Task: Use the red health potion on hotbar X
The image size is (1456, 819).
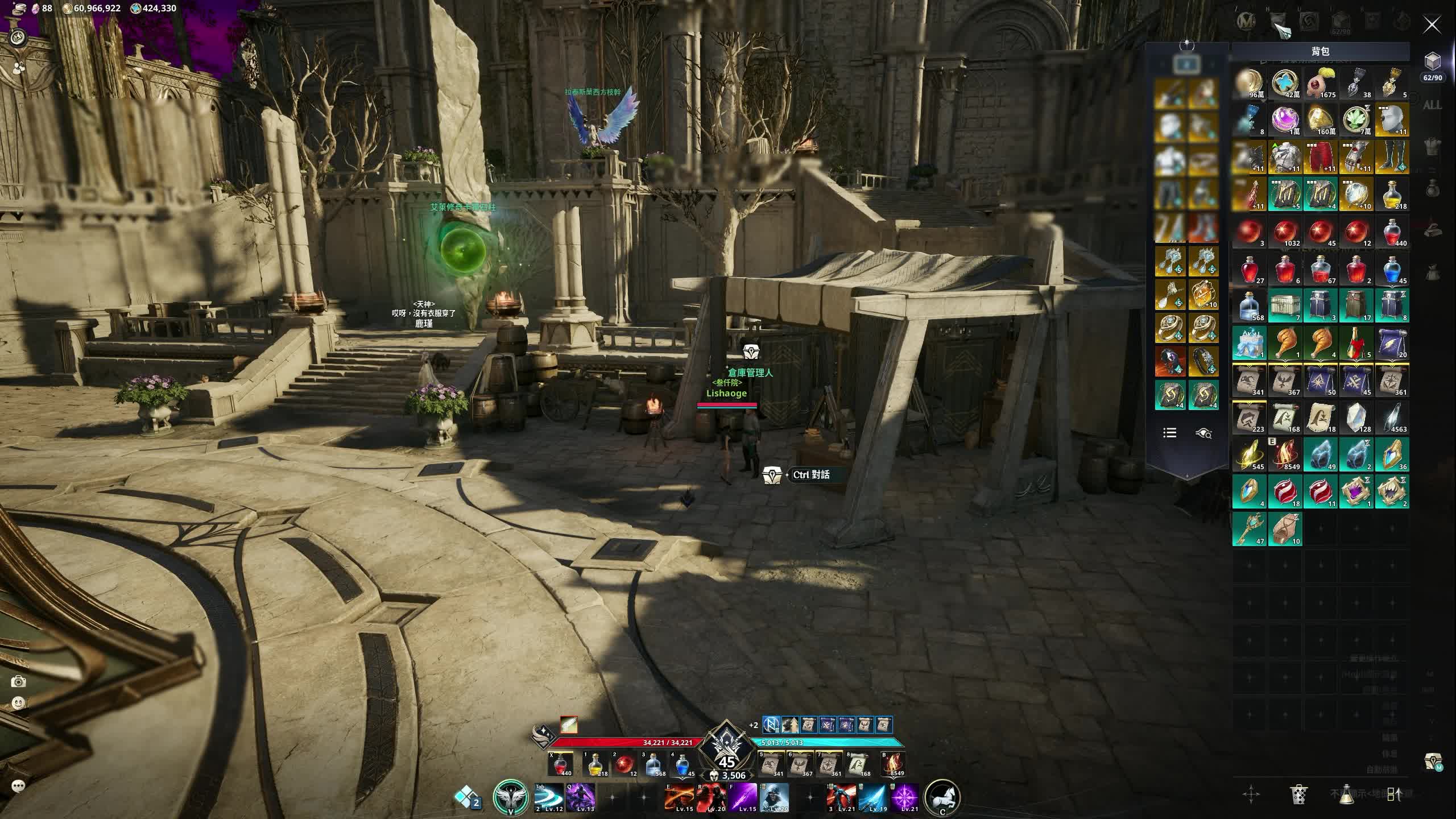Action: click(x=560, y=764)
